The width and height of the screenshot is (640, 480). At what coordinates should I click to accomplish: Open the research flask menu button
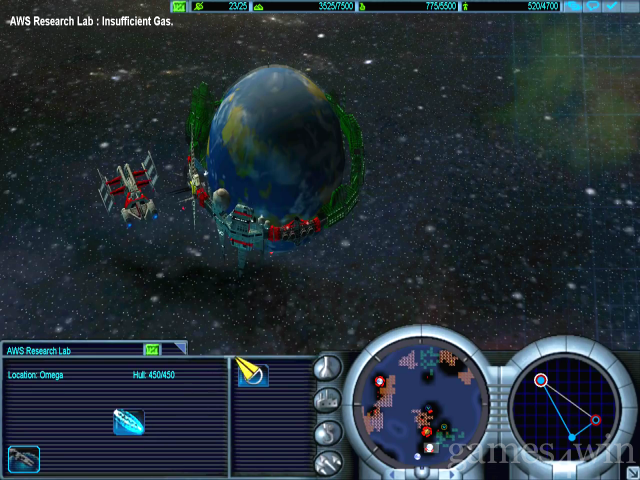[x=328, y=368]
